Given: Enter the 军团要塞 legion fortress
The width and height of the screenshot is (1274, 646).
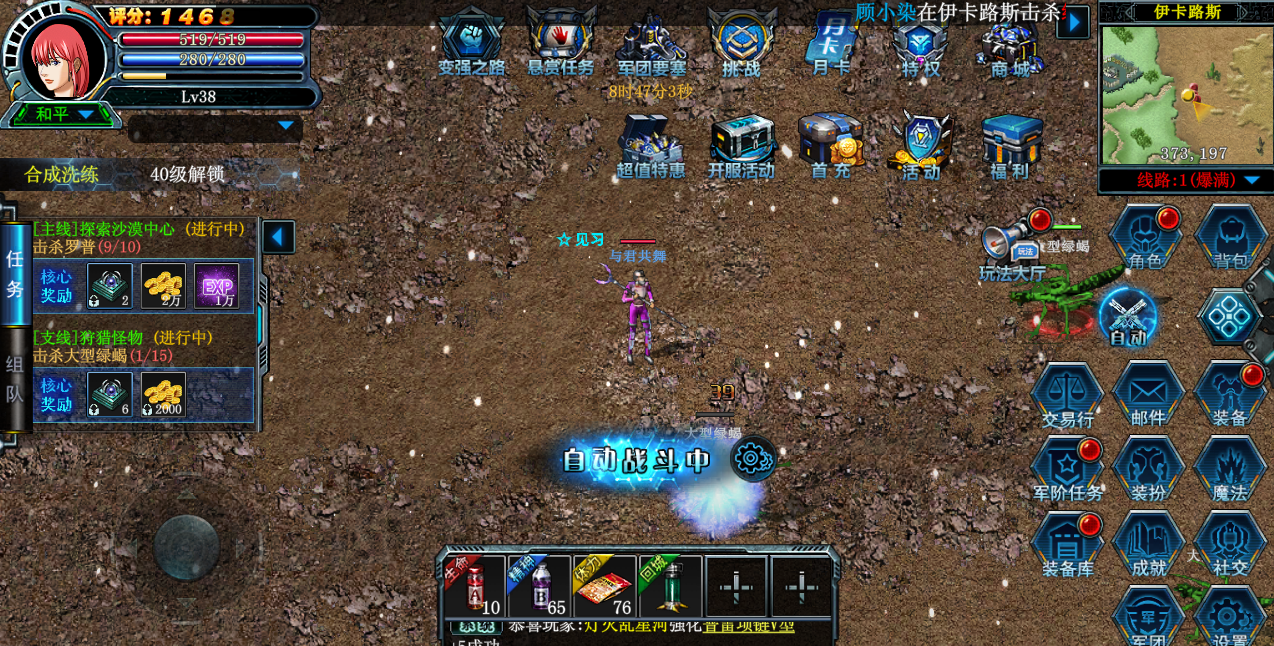Looking at the screenshot, I should [x=651, y=42].
